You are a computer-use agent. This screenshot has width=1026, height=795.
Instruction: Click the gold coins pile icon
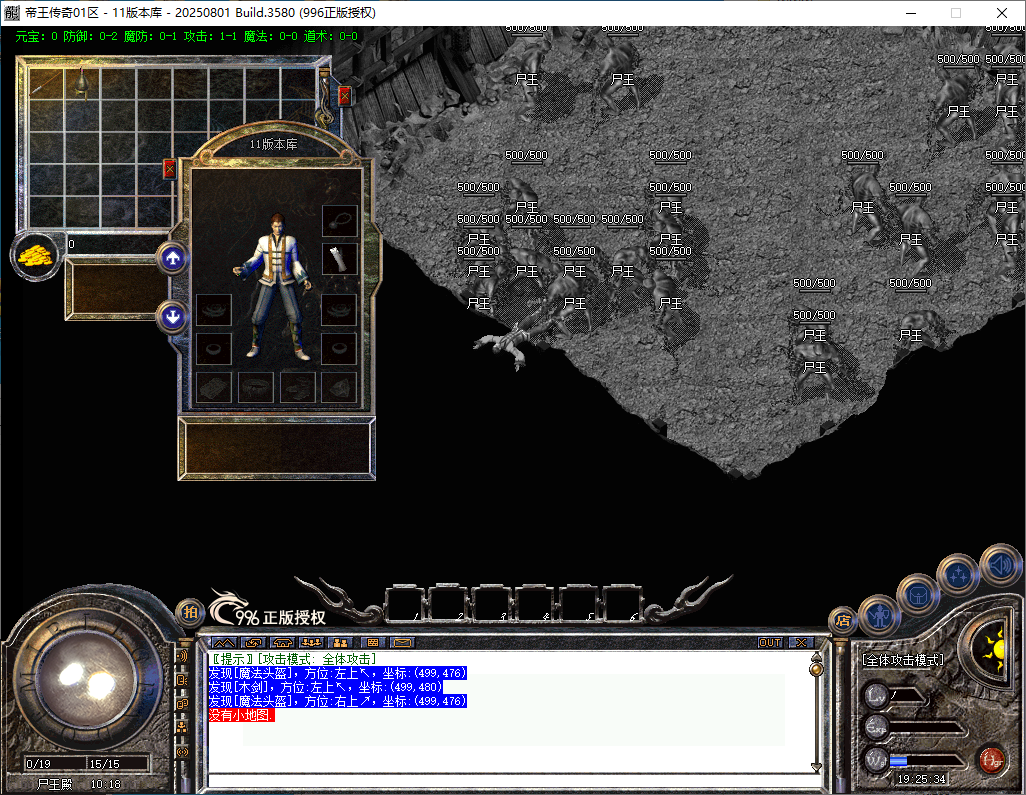tap(33, 255)
